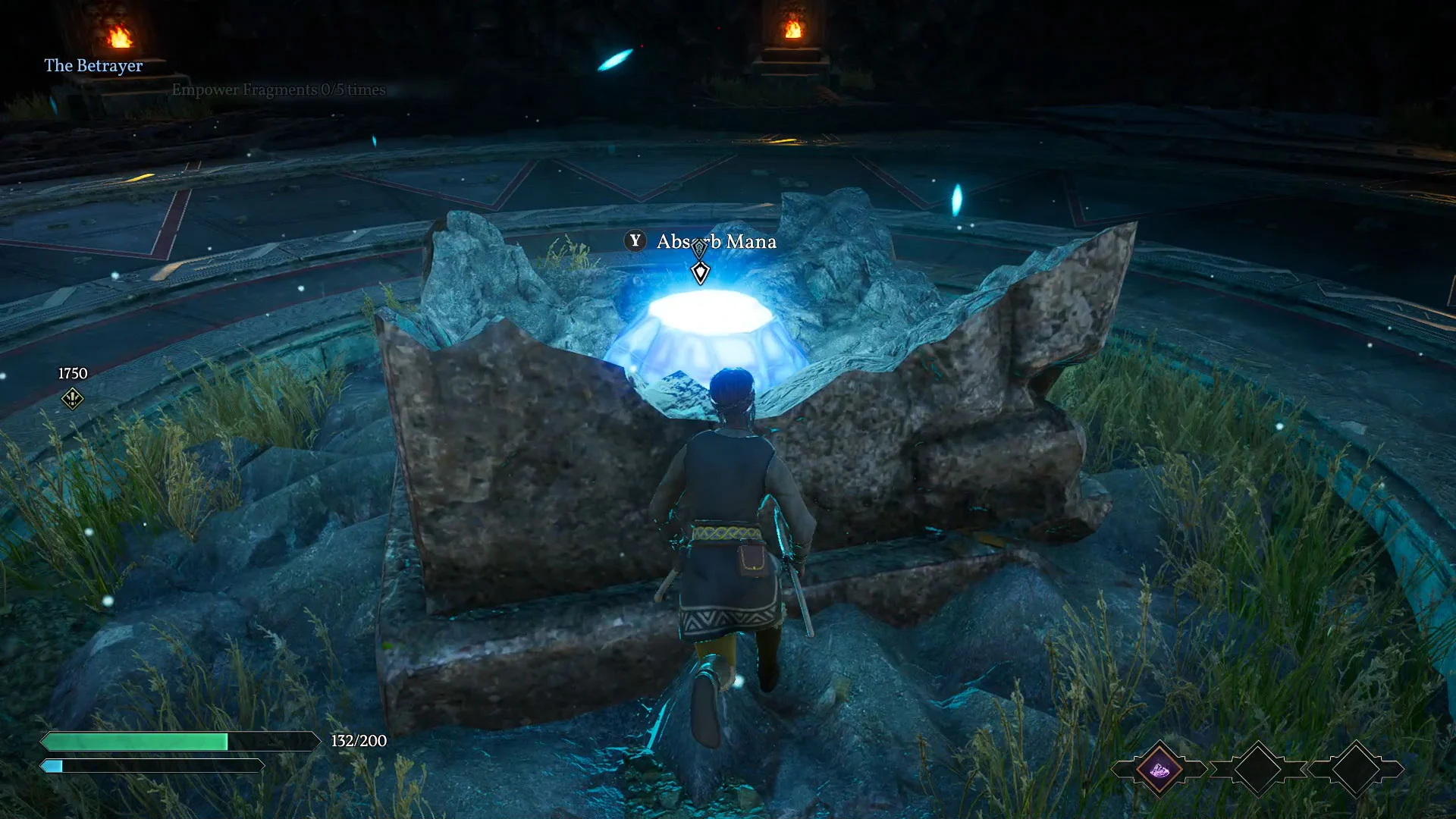1456x819 pixels.
Task: Activate the purple ability slot
Action: [x=1159, y=770]
